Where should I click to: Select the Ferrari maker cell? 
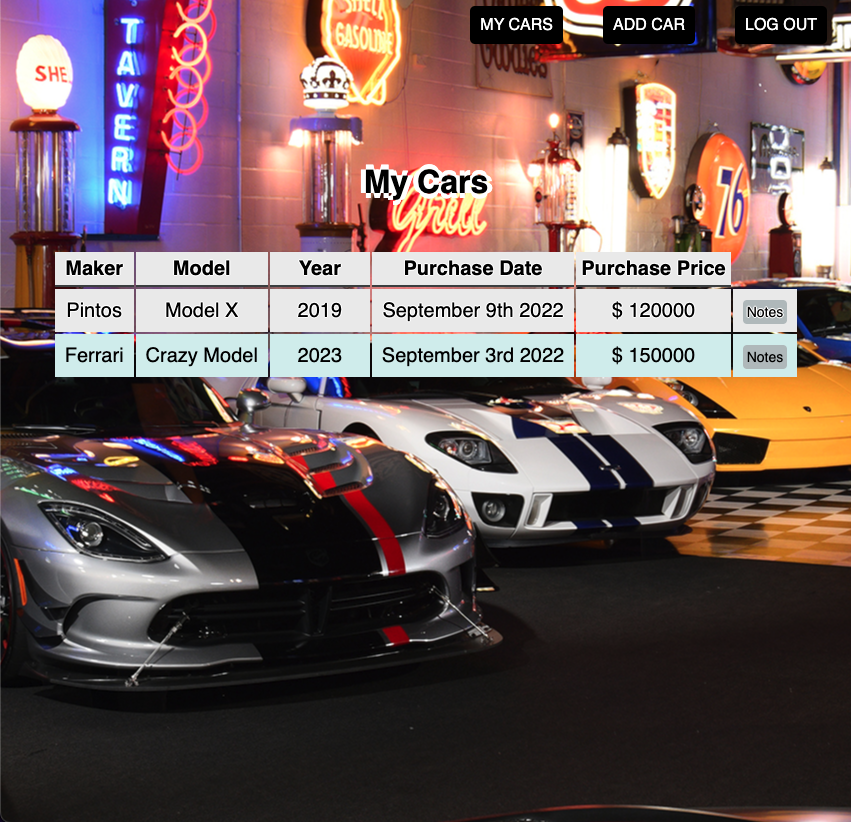click(x=94, y=355)
